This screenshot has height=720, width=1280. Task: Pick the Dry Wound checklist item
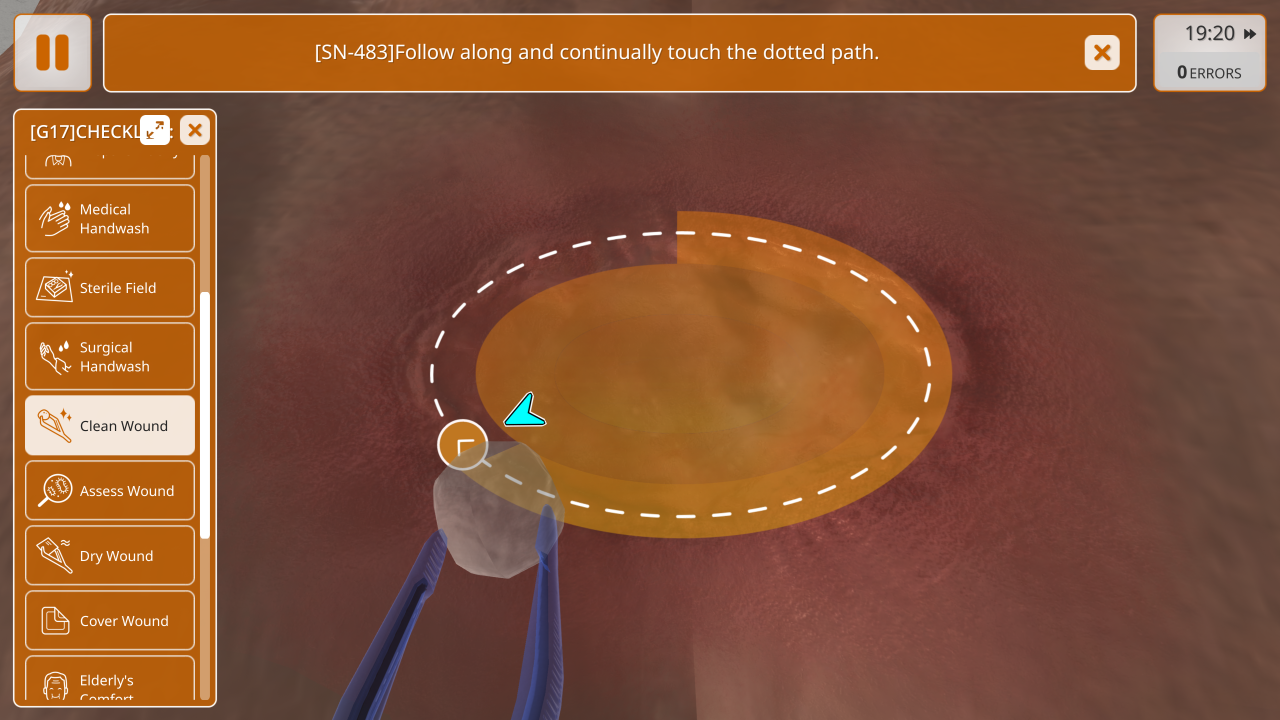110,556
